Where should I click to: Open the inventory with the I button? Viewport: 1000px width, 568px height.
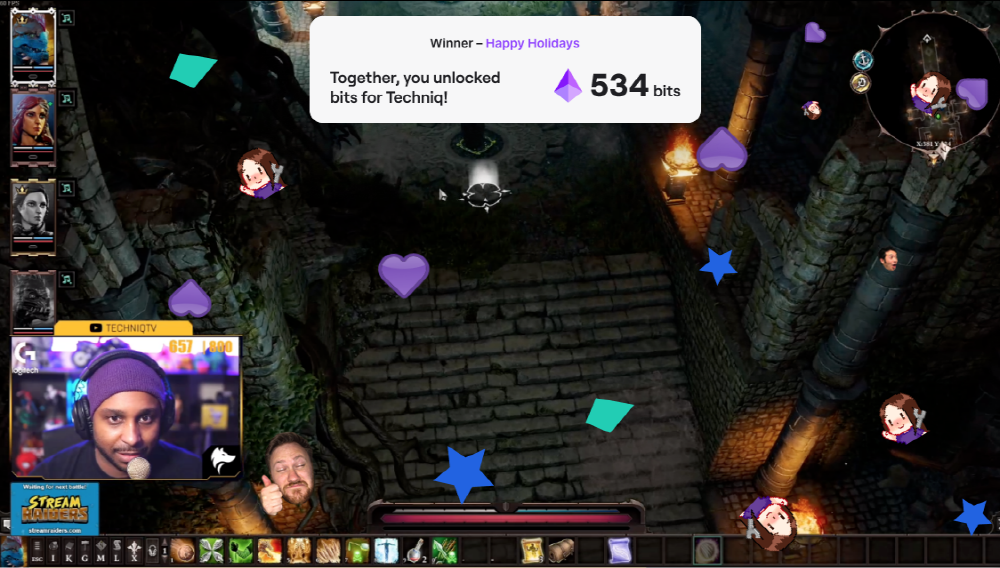coord(54,551)
